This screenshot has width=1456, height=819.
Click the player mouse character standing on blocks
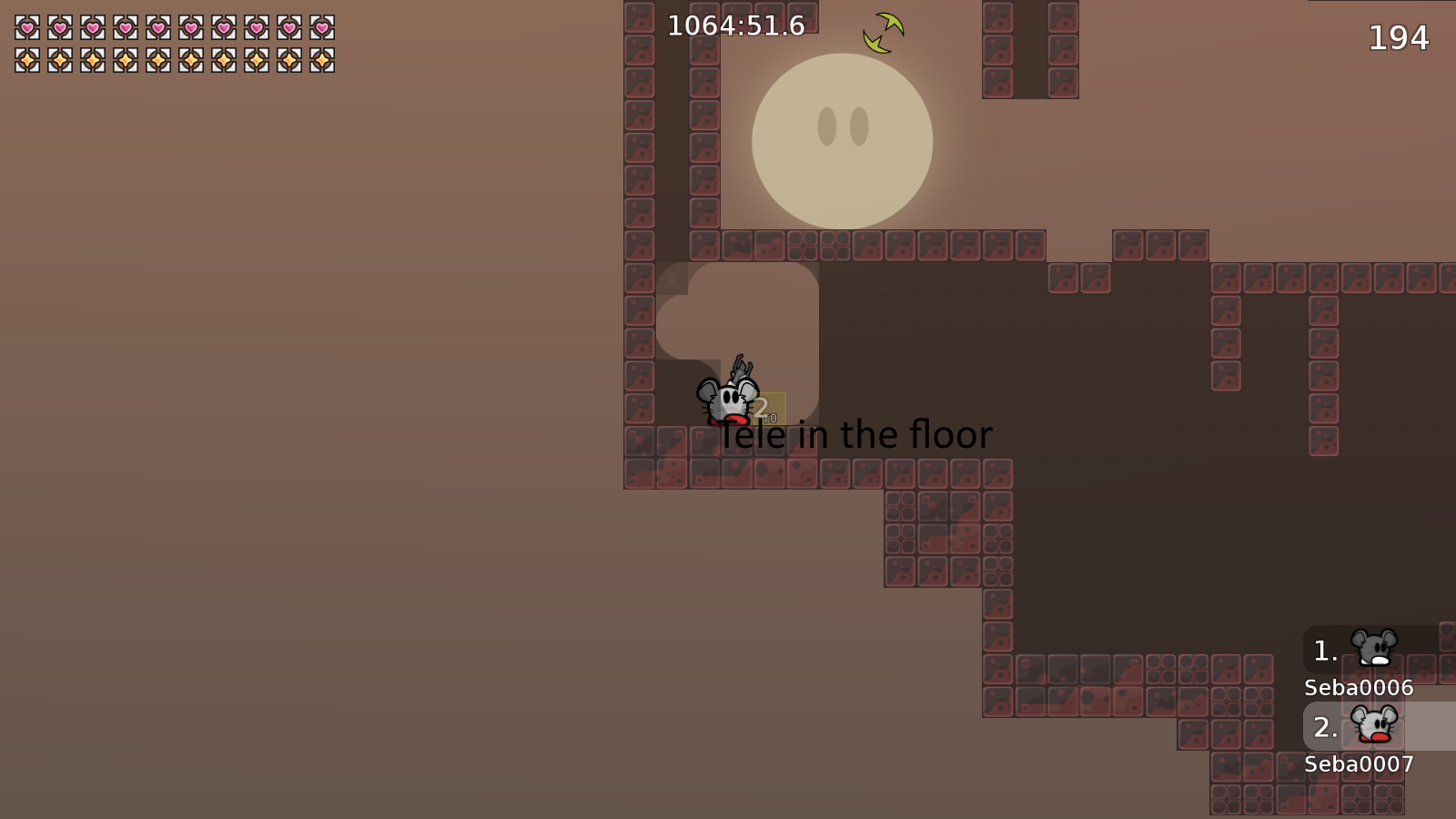click(x=726, y=399)
